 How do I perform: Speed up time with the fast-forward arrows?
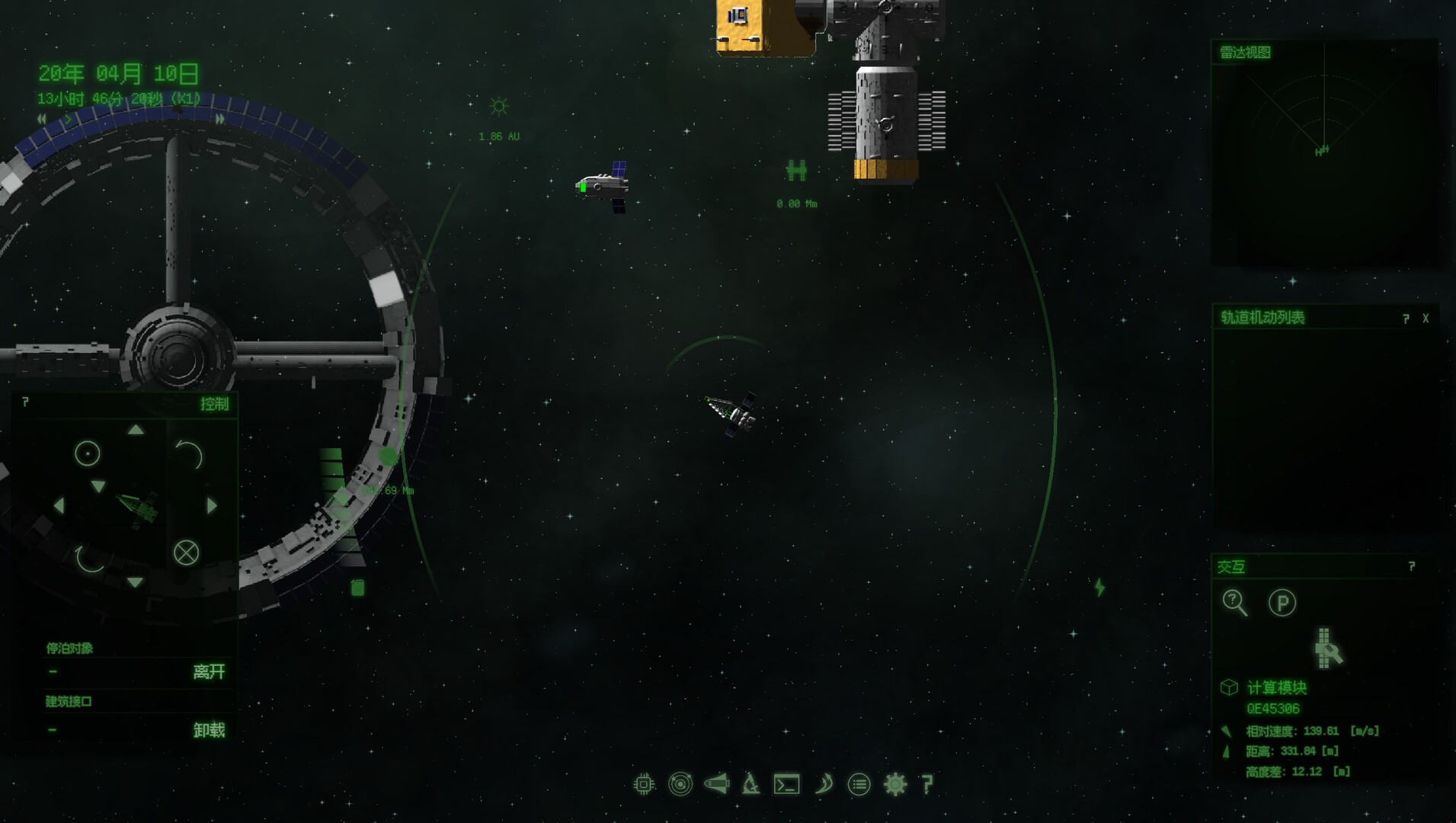[220, 119]
